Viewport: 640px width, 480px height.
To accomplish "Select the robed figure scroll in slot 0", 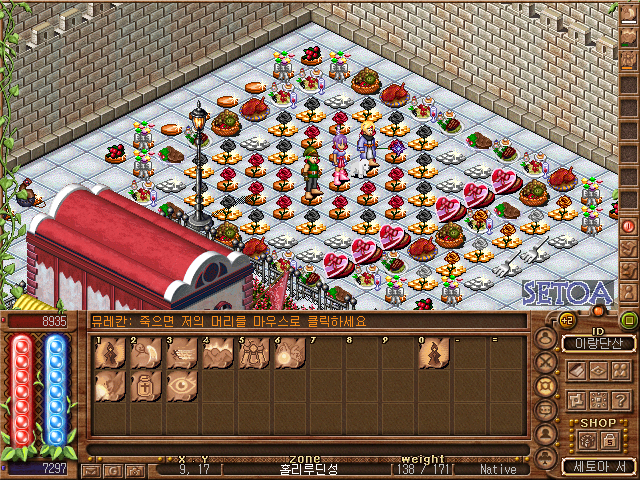I will point(434,354).
